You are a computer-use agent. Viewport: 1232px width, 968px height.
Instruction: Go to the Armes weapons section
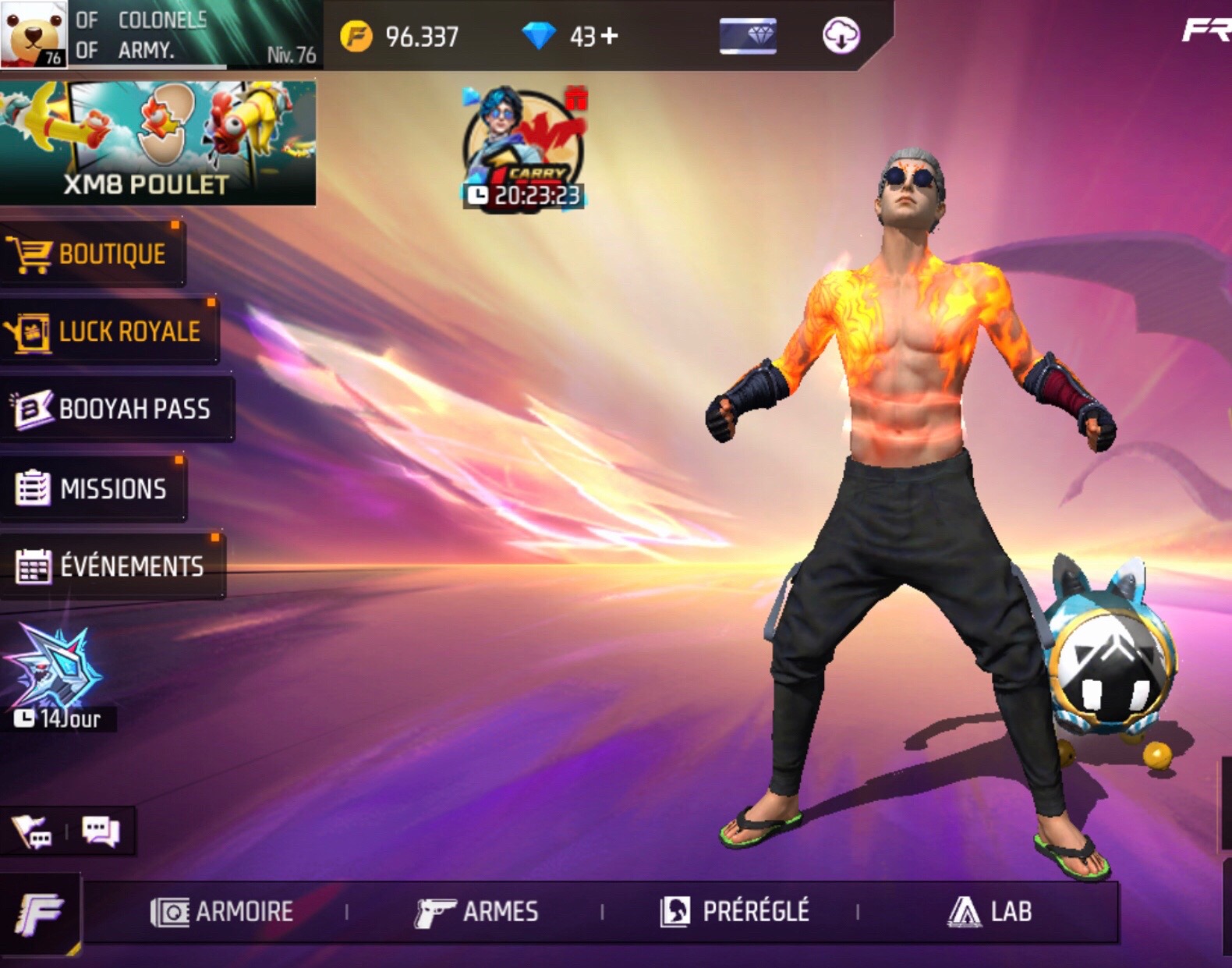point(476,911)
